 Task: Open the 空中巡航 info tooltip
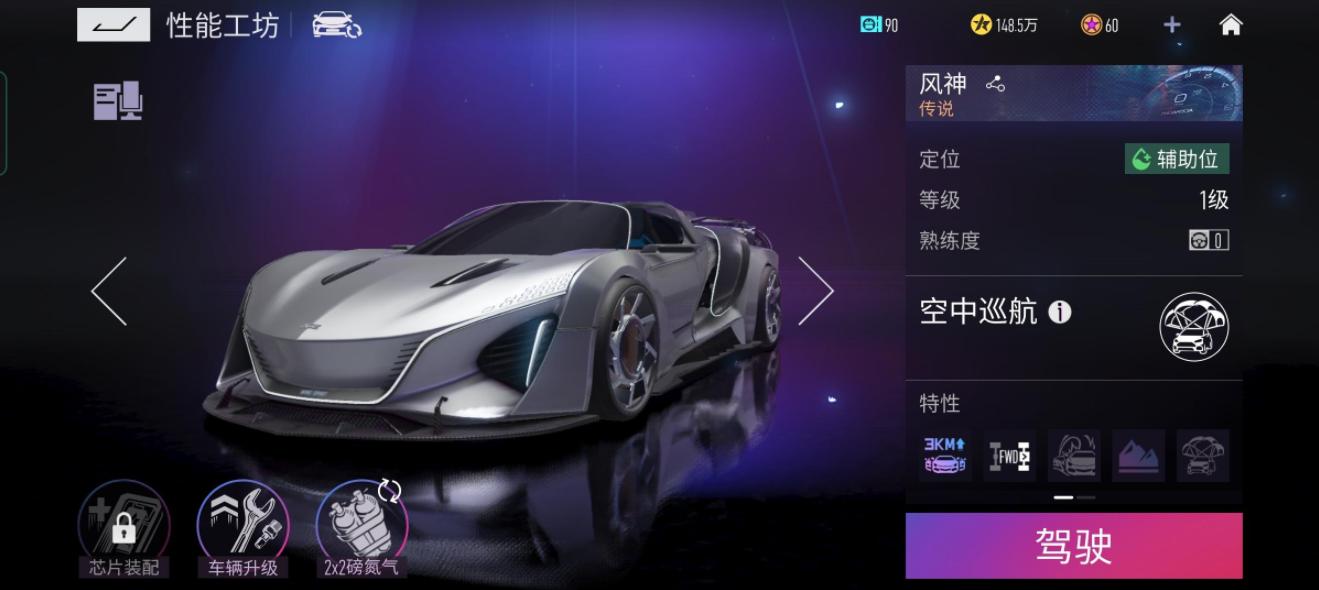click(x=1059, y=313)
